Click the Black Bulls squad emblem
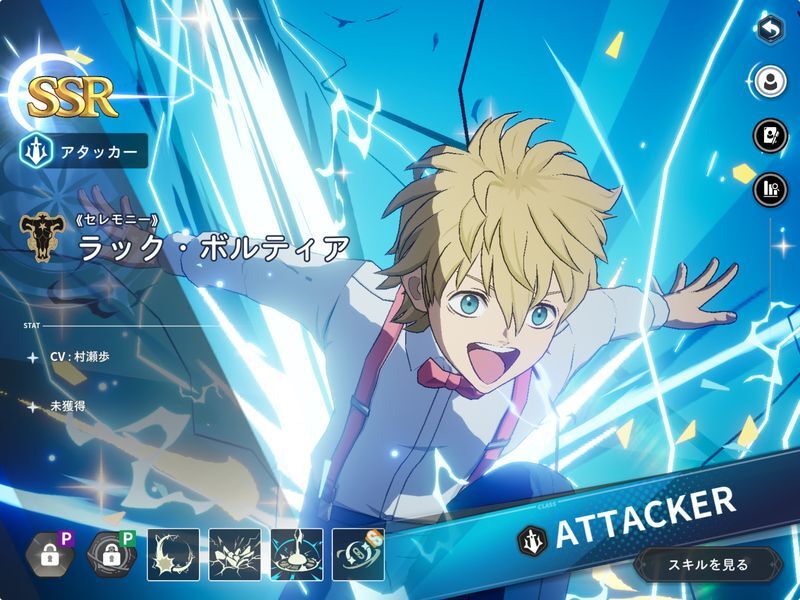Screen dimensions: 800x600 click(x=40, y=236)
